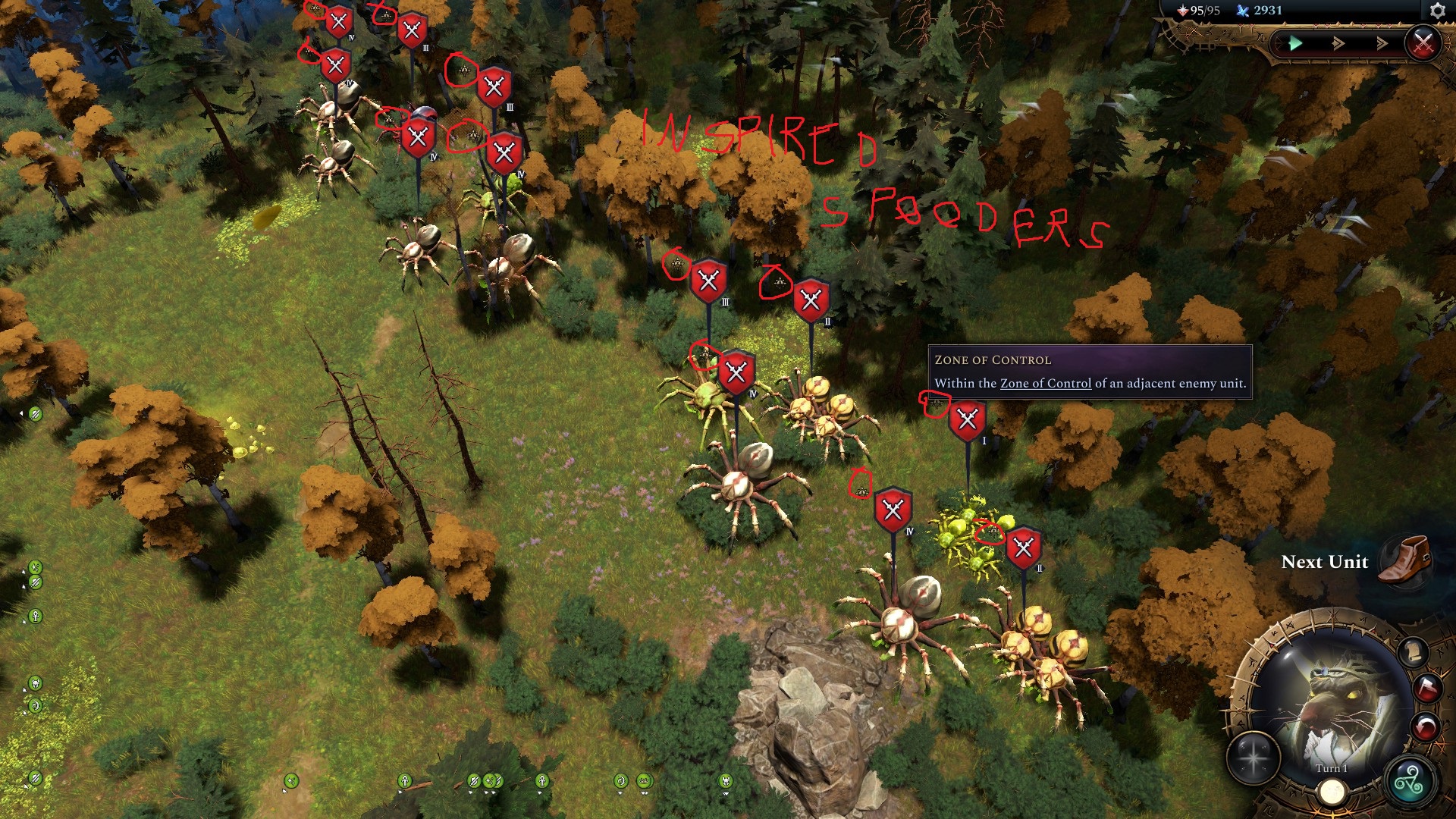Click the red flag icon on the hero panel
This screenshot has width=1456, height=819.
(1429, 689)
